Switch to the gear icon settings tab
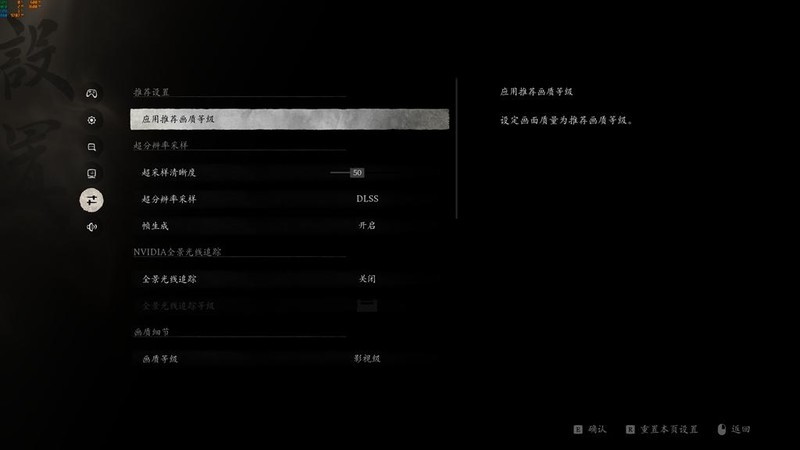Image resolution: width=800 pixels, height=450 pixels. pos(92,120)
